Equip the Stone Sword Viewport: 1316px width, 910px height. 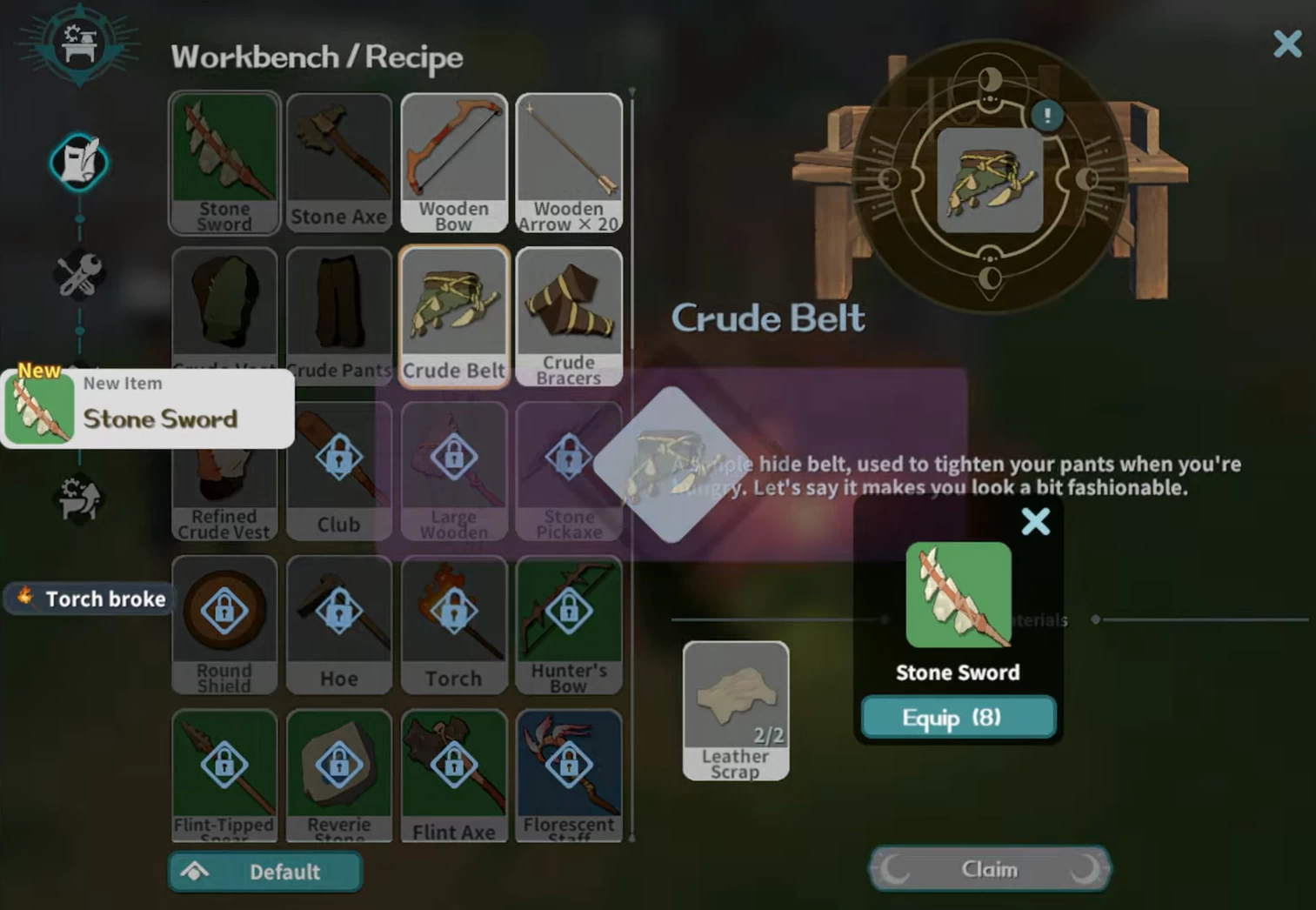click(958, 718)
